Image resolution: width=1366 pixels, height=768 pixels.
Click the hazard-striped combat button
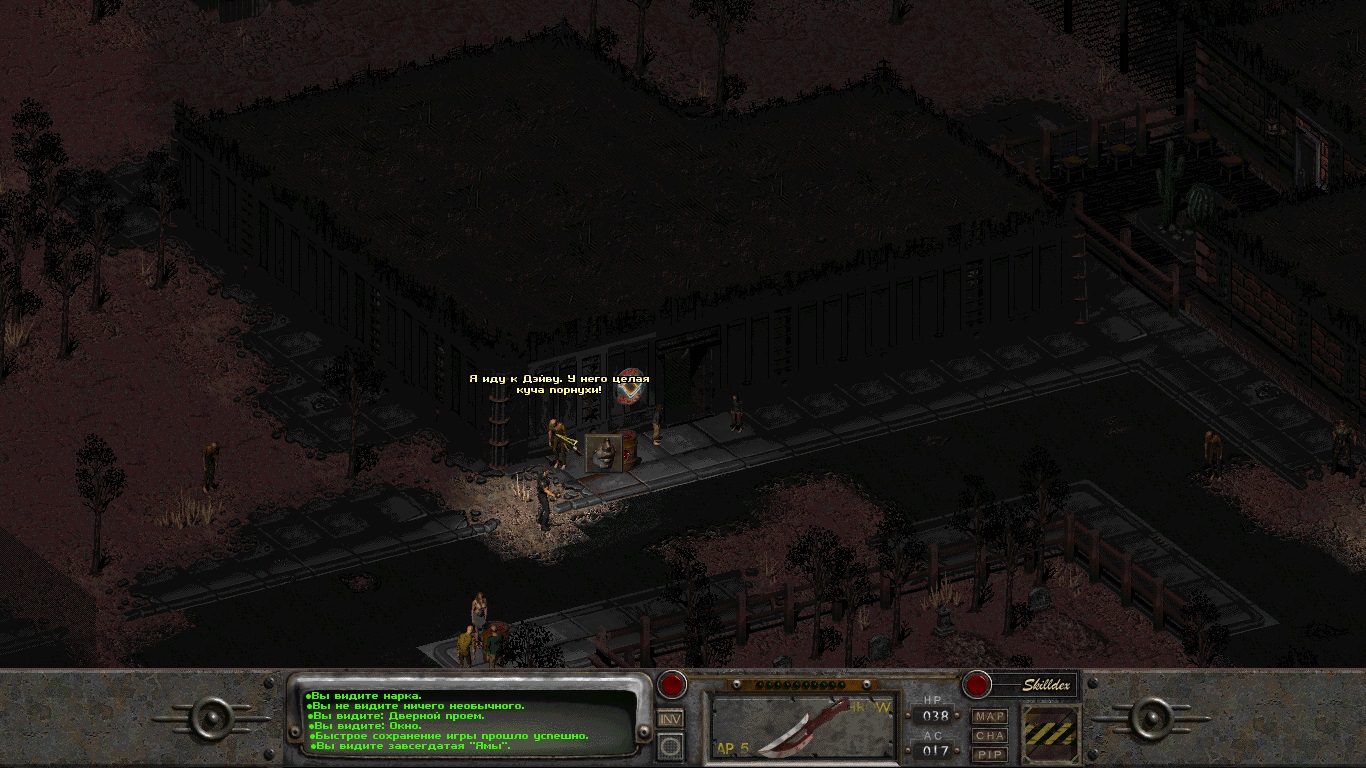pos(1051,733)
